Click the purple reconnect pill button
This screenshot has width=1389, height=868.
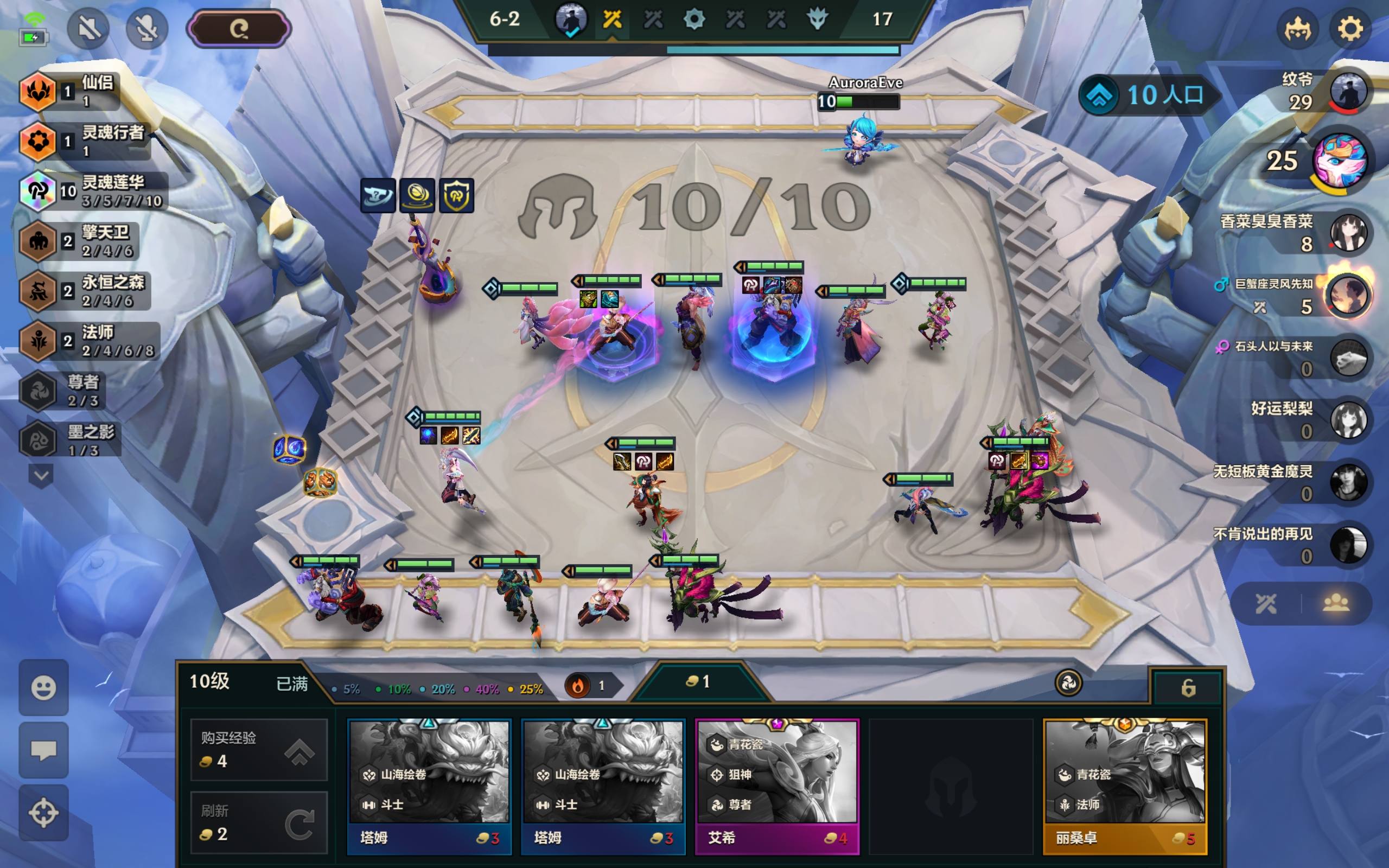point(239,28)
